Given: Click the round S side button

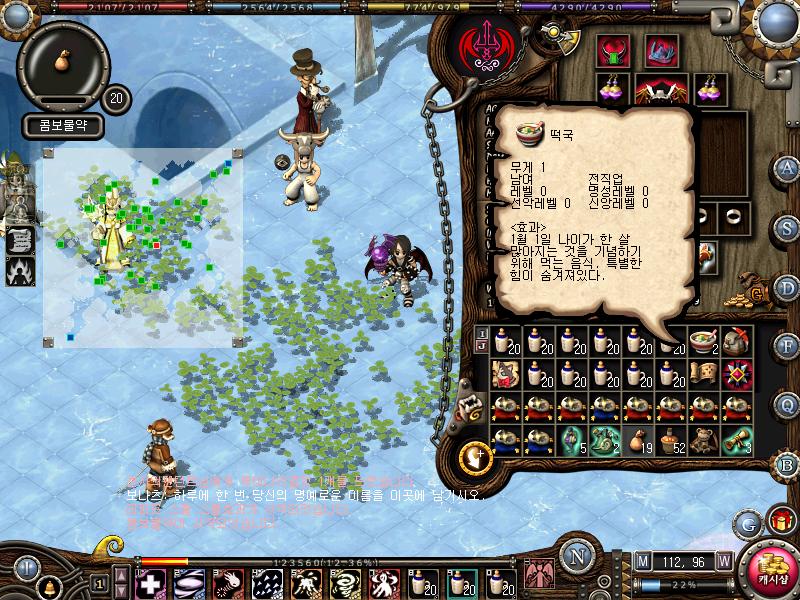Looking at the screenshot, I should pyautogui.click(x=788, y=227).
